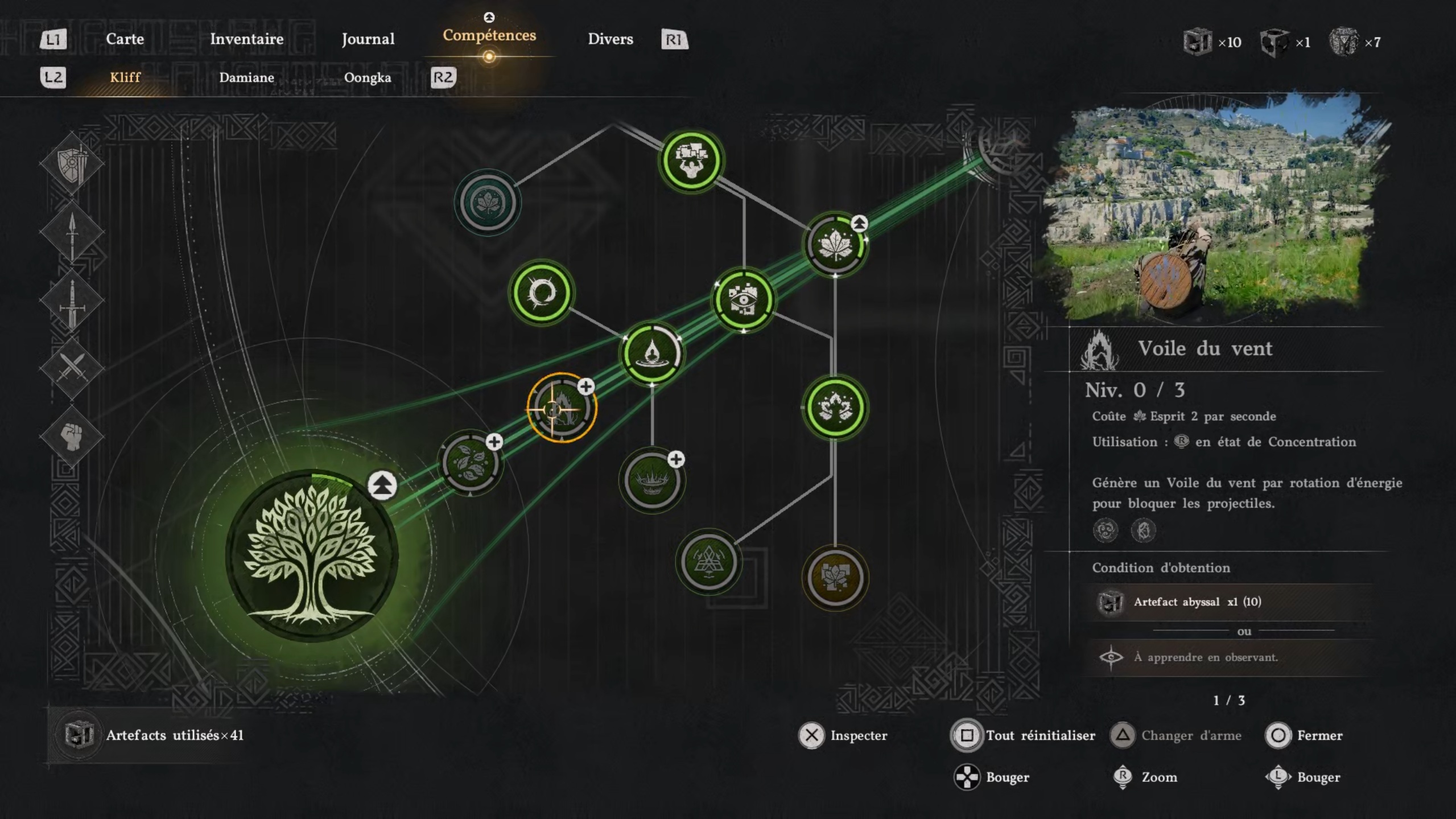Image resolution: width=1456 pixels, height=819 pixels.
Task: Select the large tree root skill node
Action: pyautogui.click(x=311, y=556)
